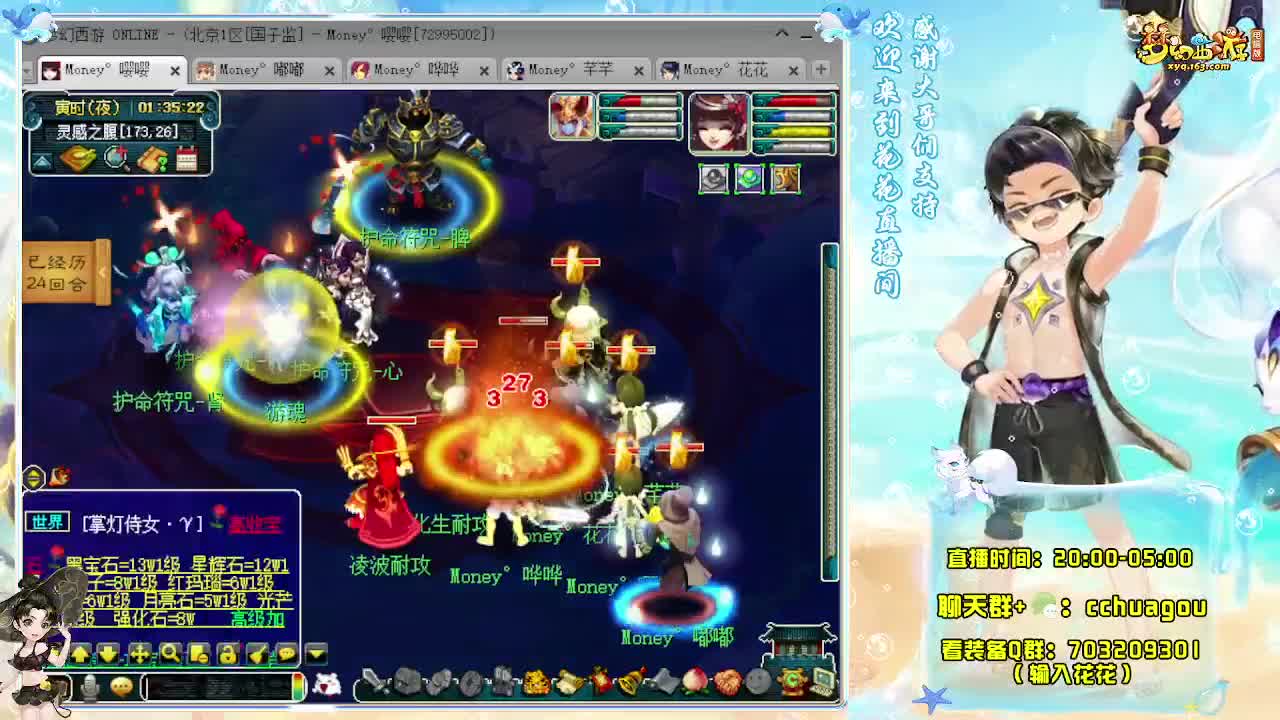Mute voice chat with the microphone icon
The height and width of the screenshot is (720, 1280).
90,686
